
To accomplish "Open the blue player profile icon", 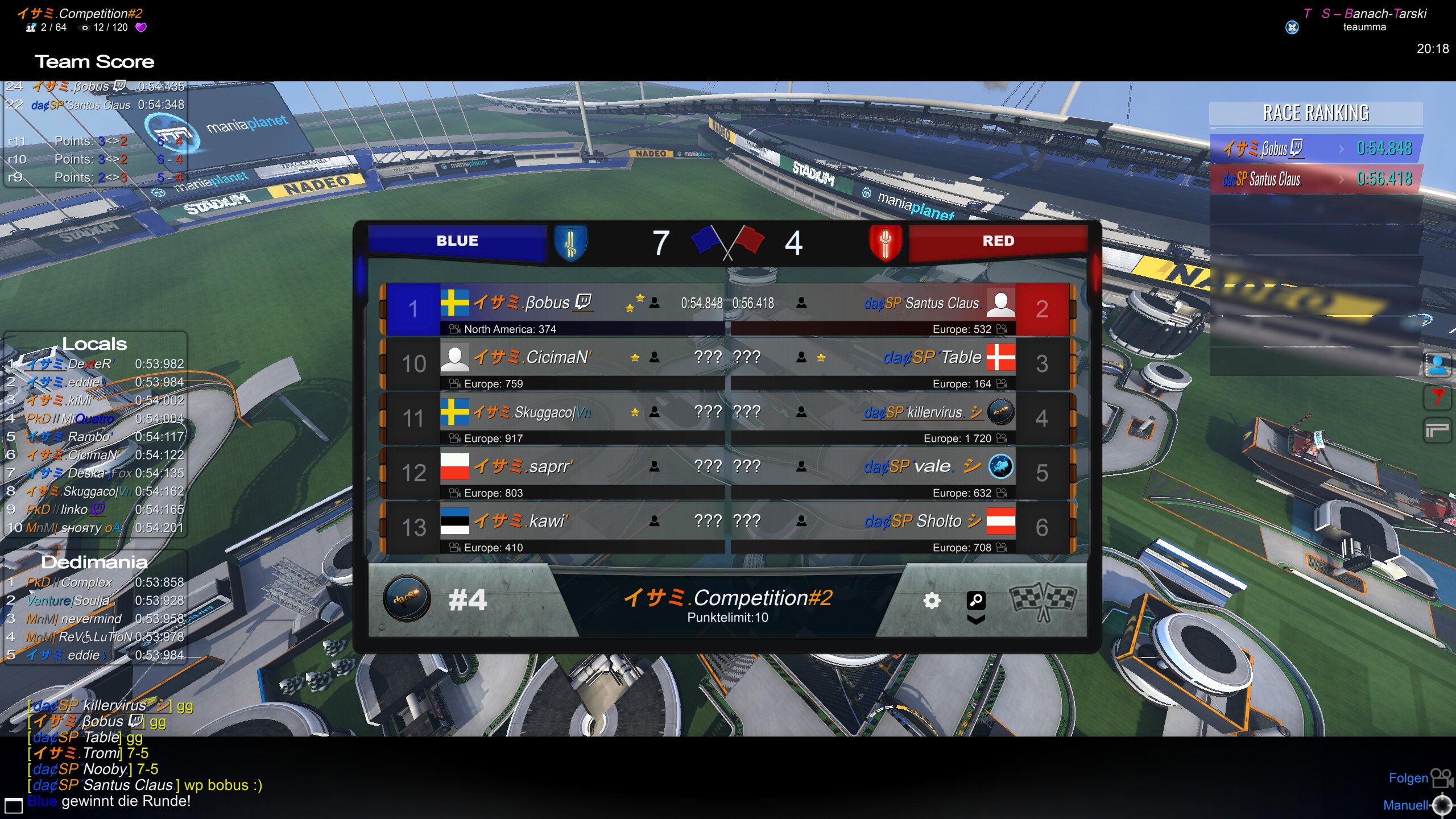I will 1437,365.
